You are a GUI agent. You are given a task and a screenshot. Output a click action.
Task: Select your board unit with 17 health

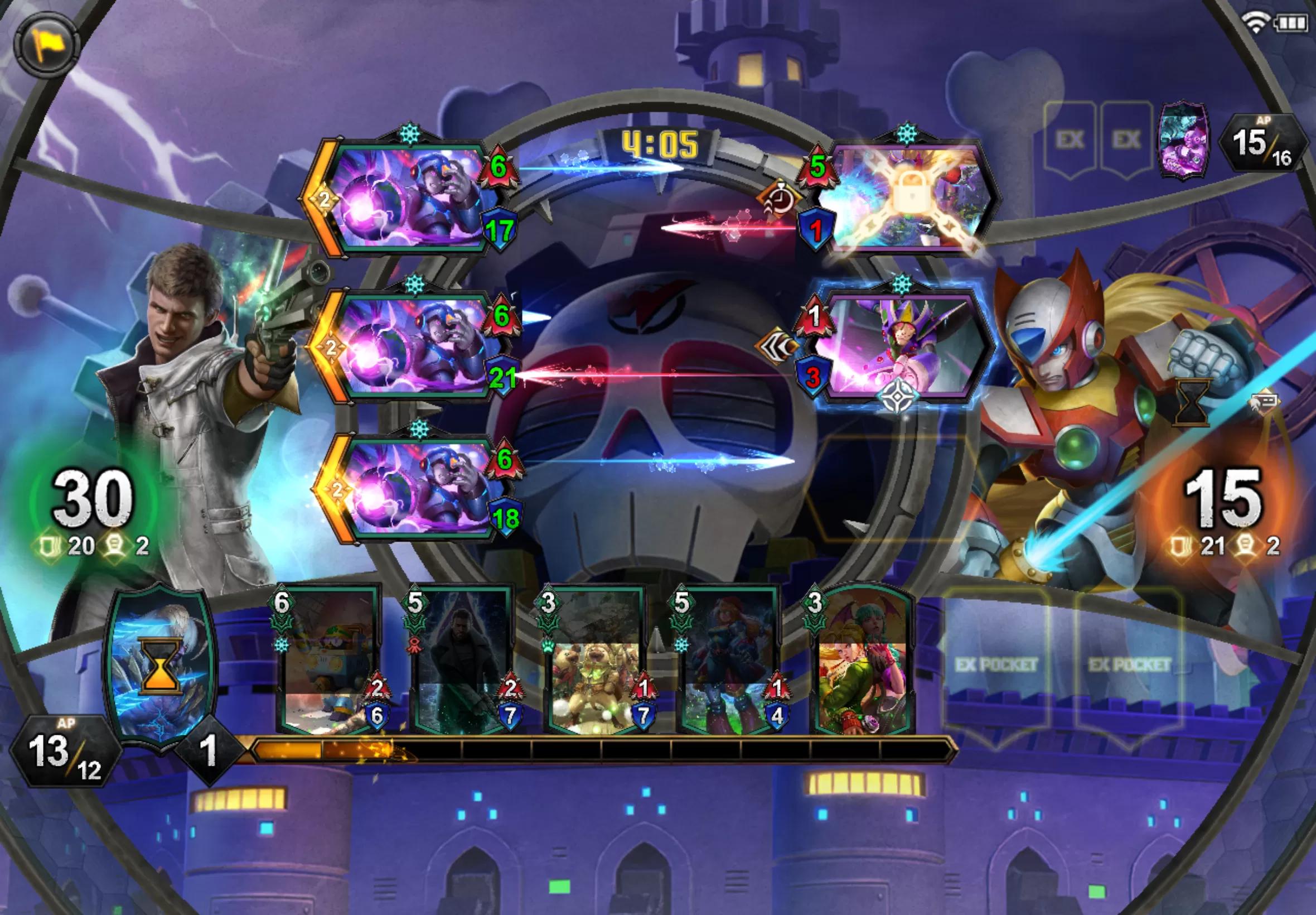[x=407, y=198]
